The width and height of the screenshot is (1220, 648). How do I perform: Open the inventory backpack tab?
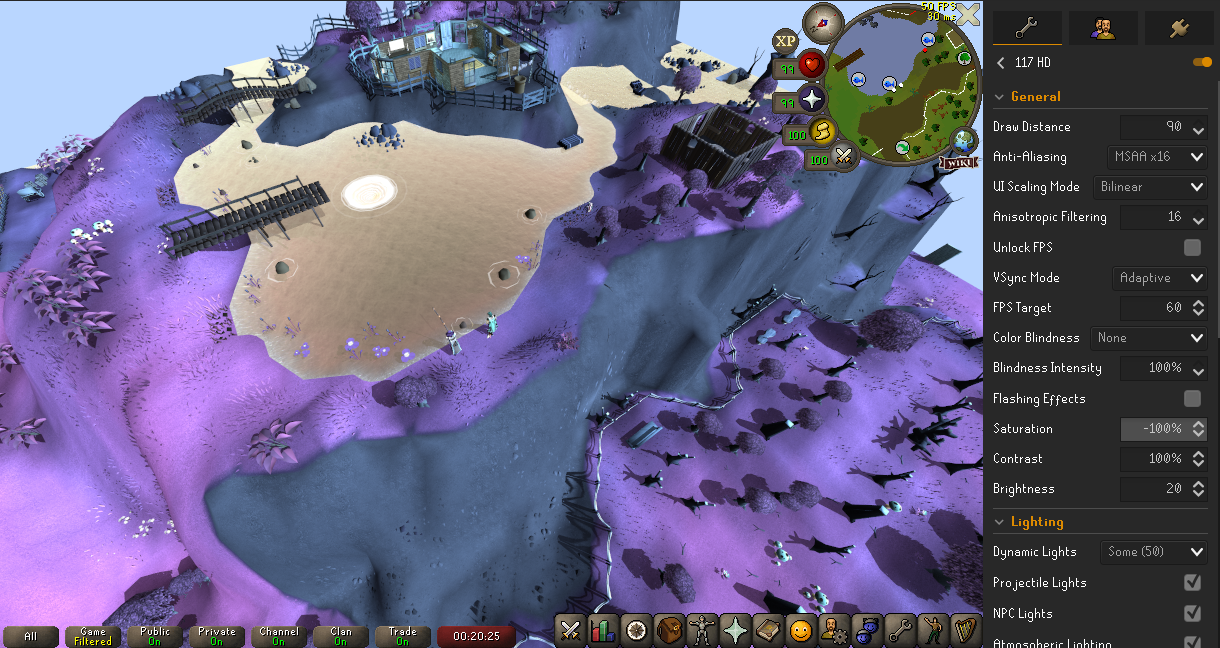coord(669,630)
